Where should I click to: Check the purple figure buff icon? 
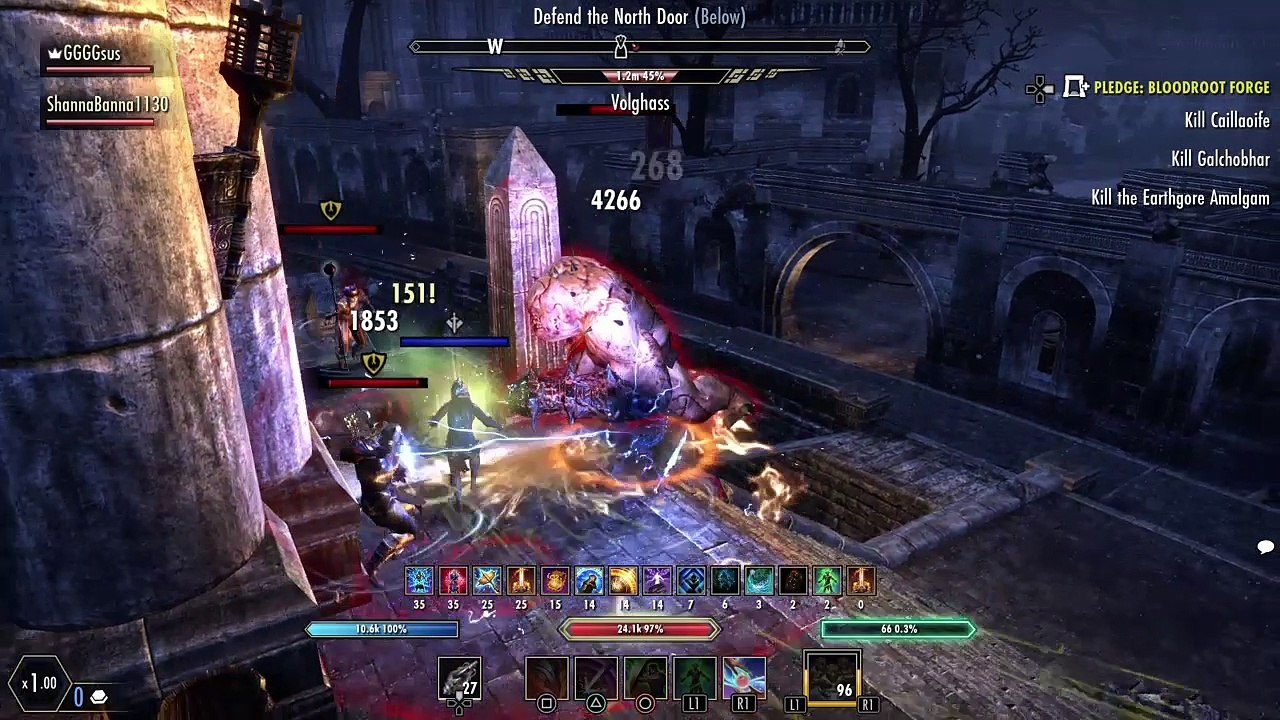pos(657,581)
